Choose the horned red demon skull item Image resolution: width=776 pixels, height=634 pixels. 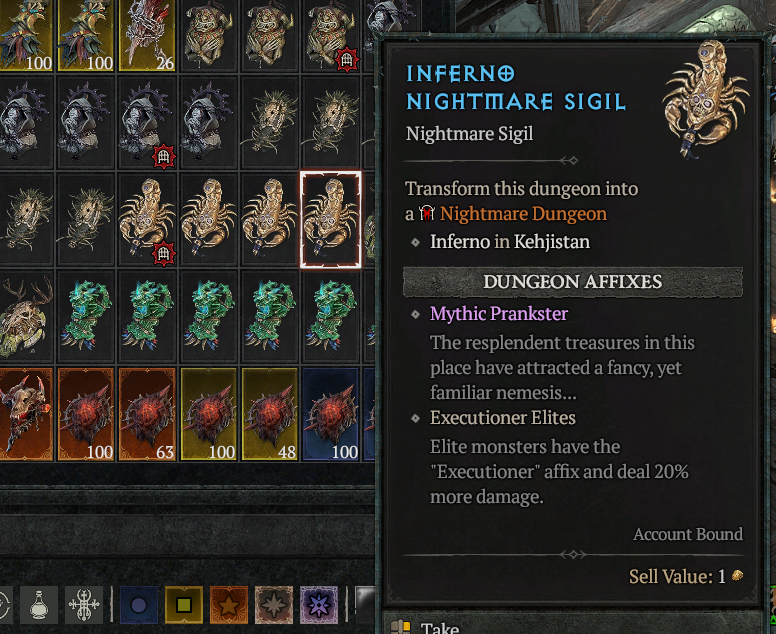[x=27, y=414]
